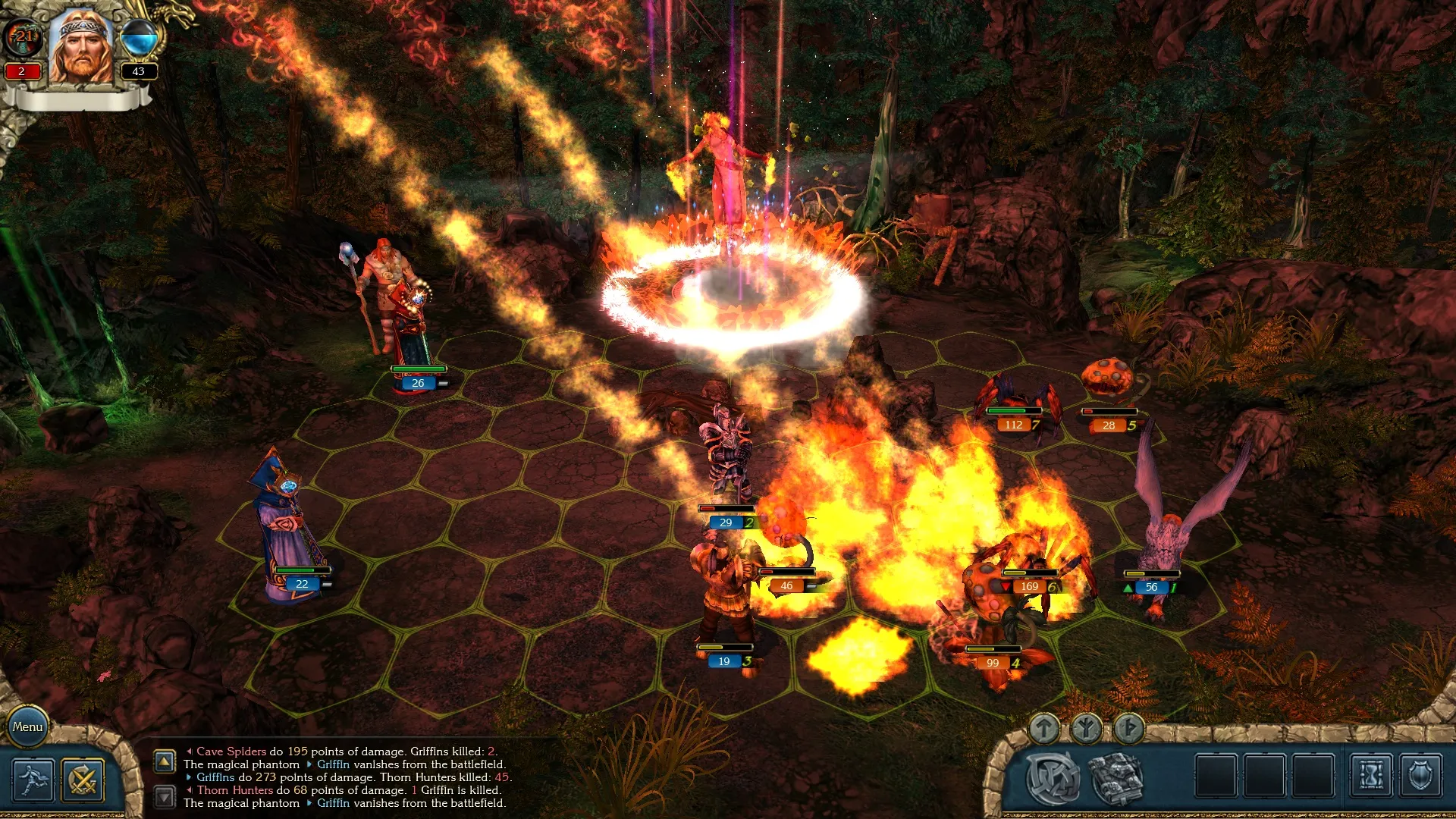Toggle the crossed swords auto-combat button
The image size is (1456, 819).
point(83,780)
